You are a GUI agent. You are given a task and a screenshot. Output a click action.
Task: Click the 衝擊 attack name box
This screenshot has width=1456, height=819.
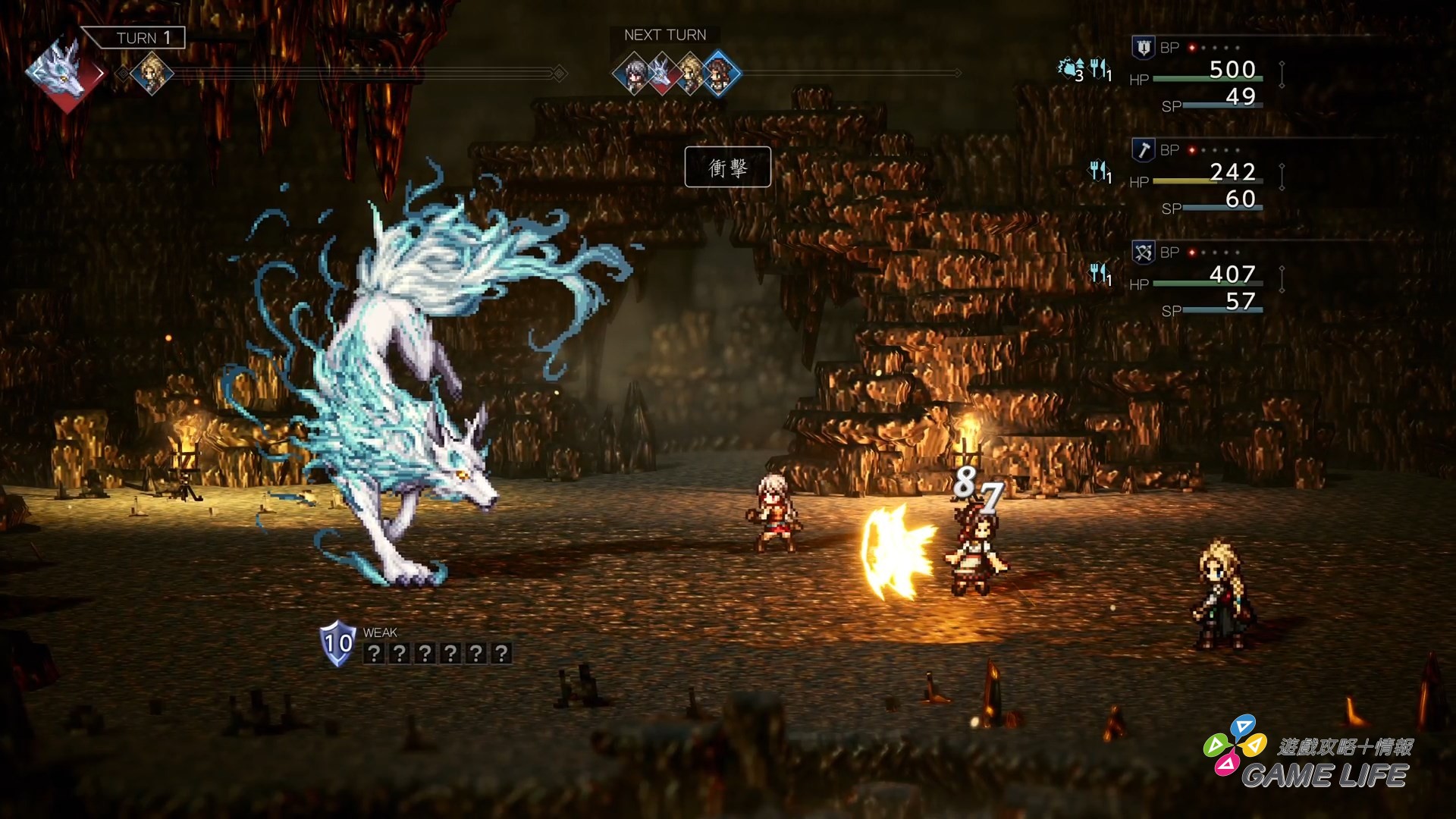728,167
